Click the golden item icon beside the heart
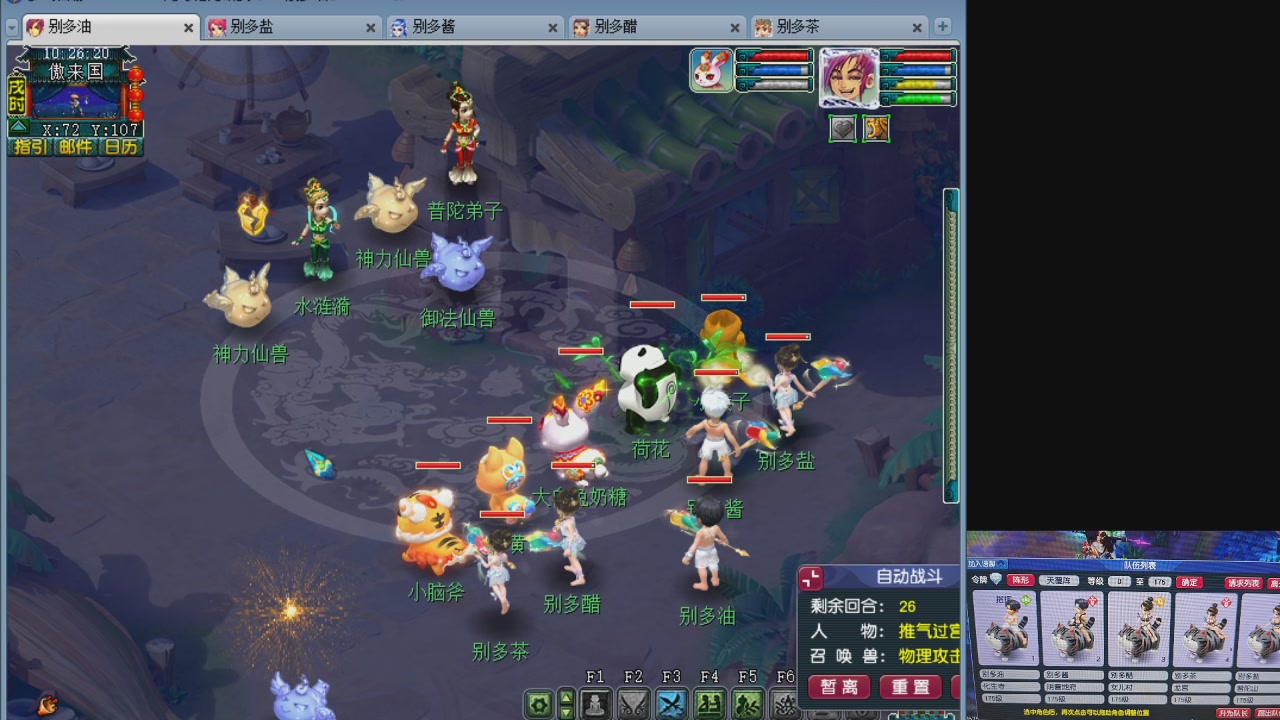This screenshot has height=720, width=1280. pos(876,128)
